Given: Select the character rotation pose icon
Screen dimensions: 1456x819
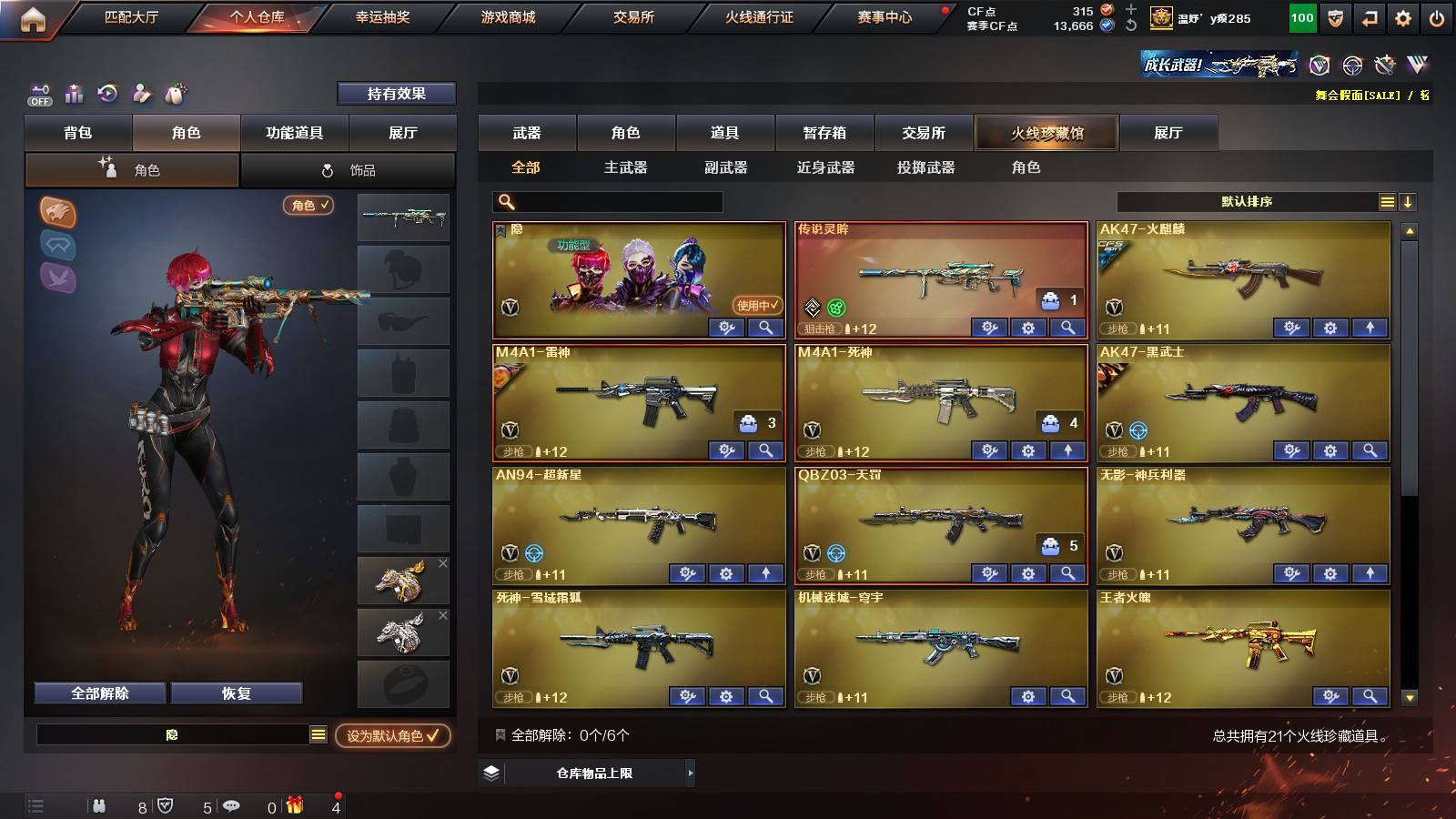Looking at the screenshot, I should pyautogui.click(x=142, y=93).
